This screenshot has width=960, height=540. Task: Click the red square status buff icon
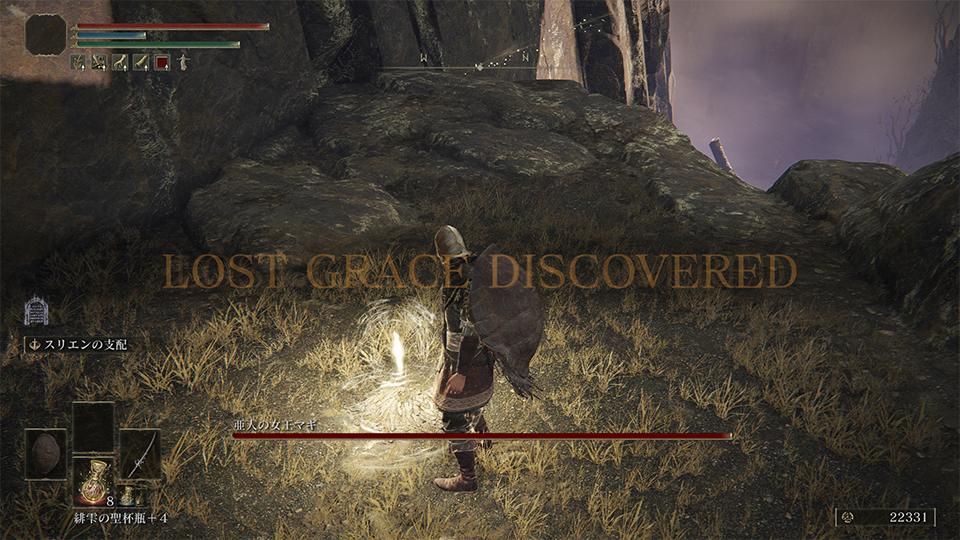pos(161,63)
